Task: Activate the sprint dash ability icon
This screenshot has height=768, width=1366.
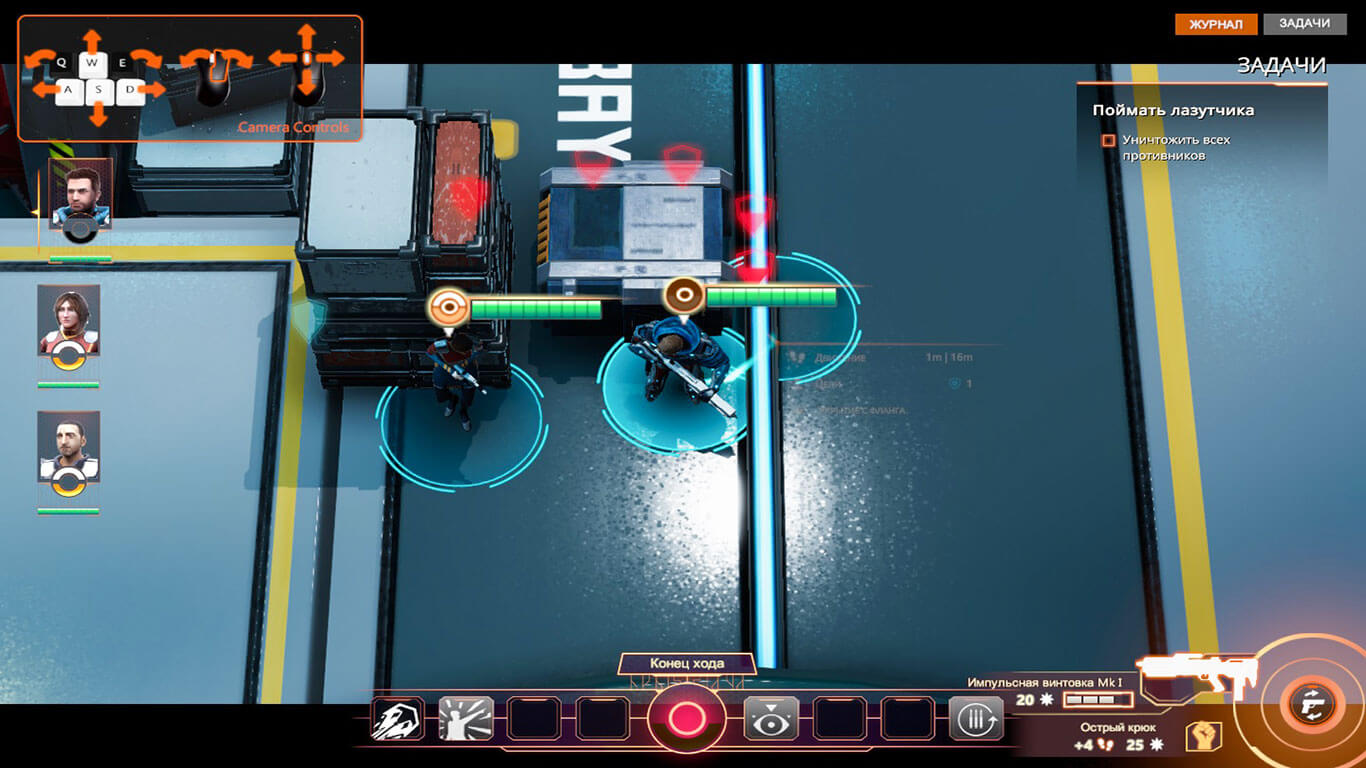Action: [397, 718]
